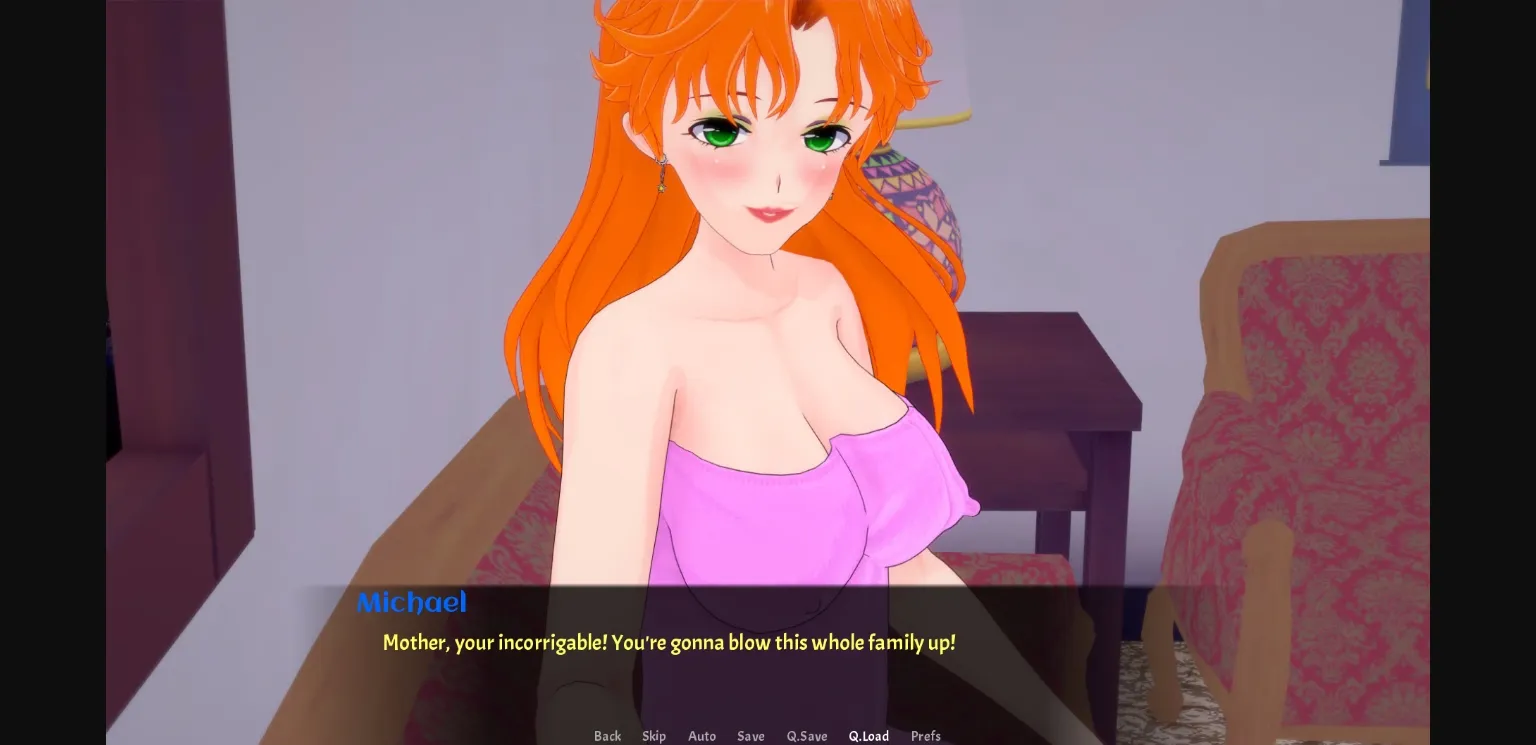
Task: Toggle Skip mode on
Action: click(654, 736)
